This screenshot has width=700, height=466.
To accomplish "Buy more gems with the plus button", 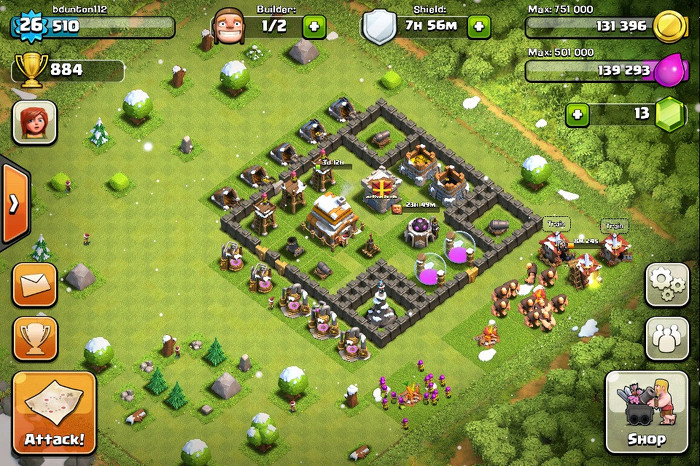I will 577,115.
